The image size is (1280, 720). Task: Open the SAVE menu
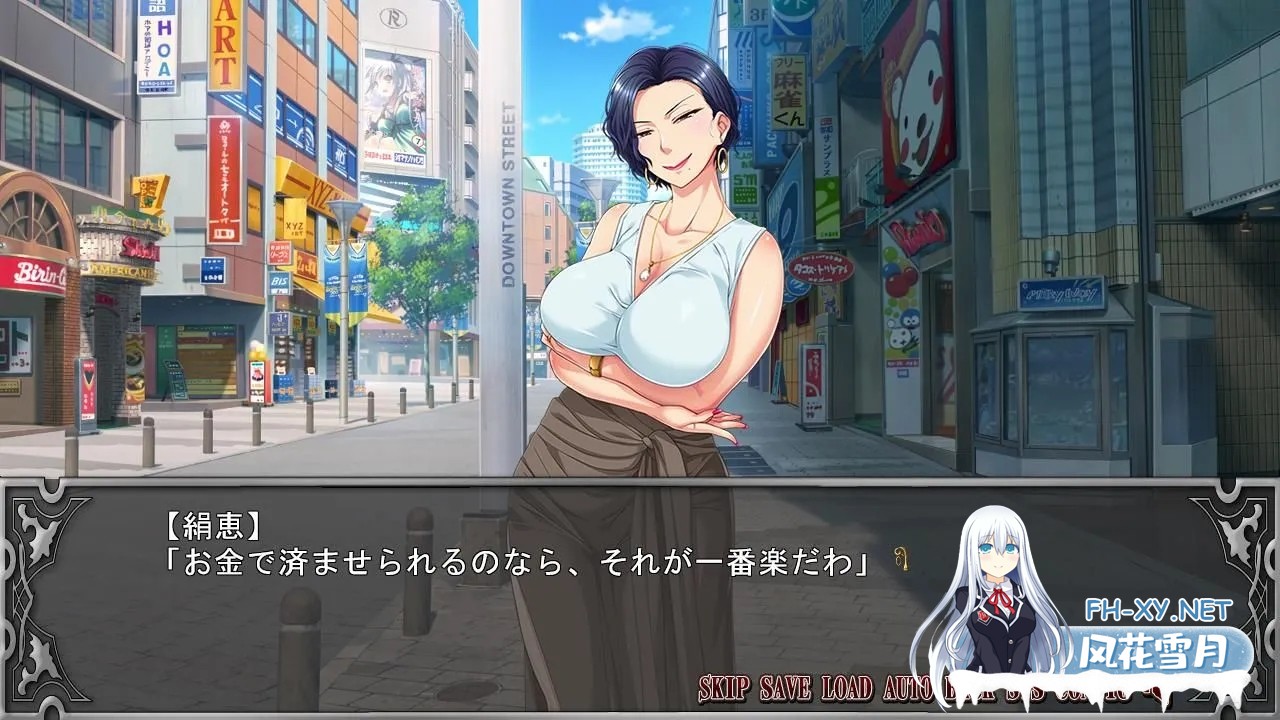(x=786, y=688)
